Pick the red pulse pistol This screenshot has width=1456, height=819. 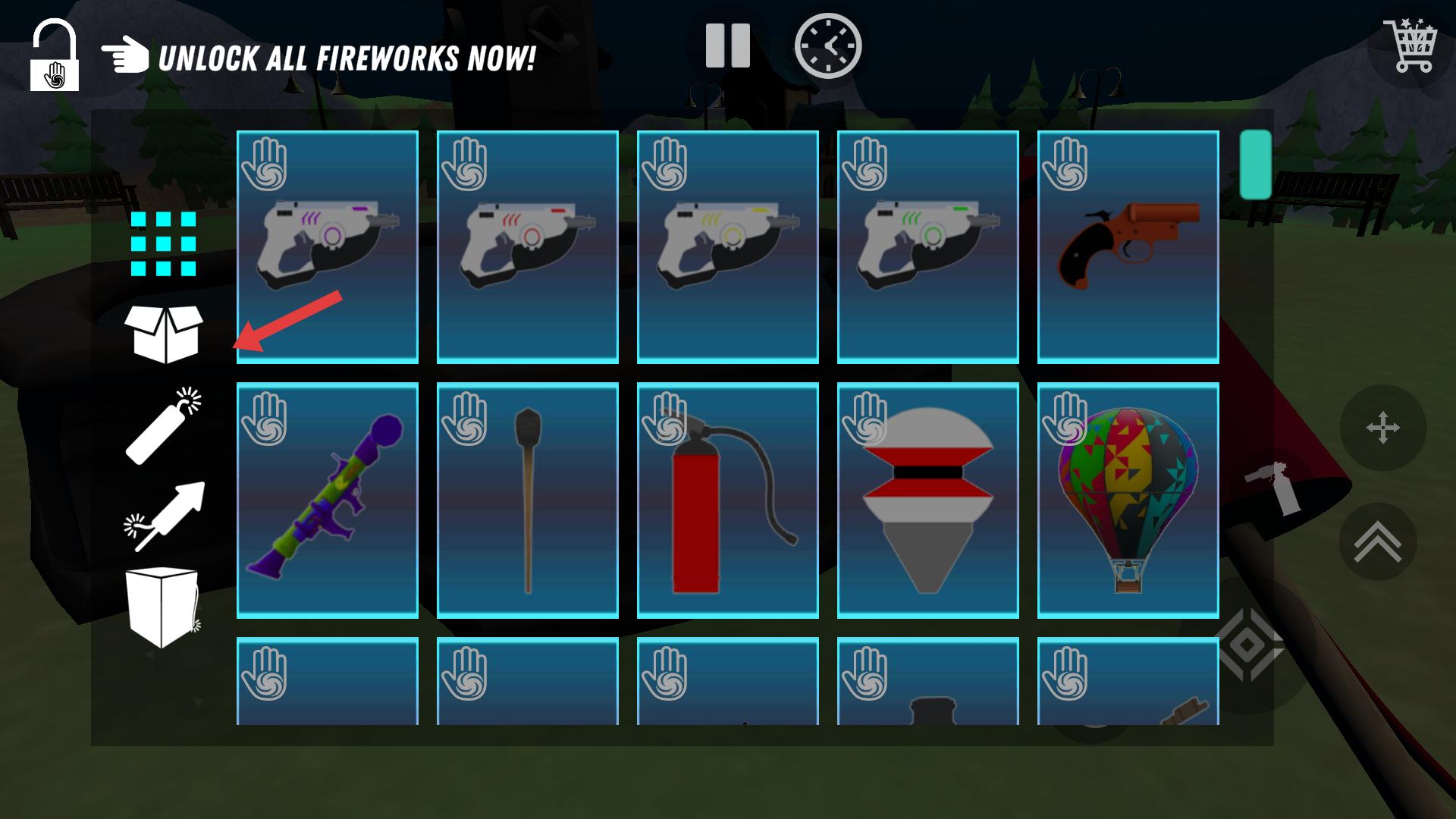coord(528,246)
